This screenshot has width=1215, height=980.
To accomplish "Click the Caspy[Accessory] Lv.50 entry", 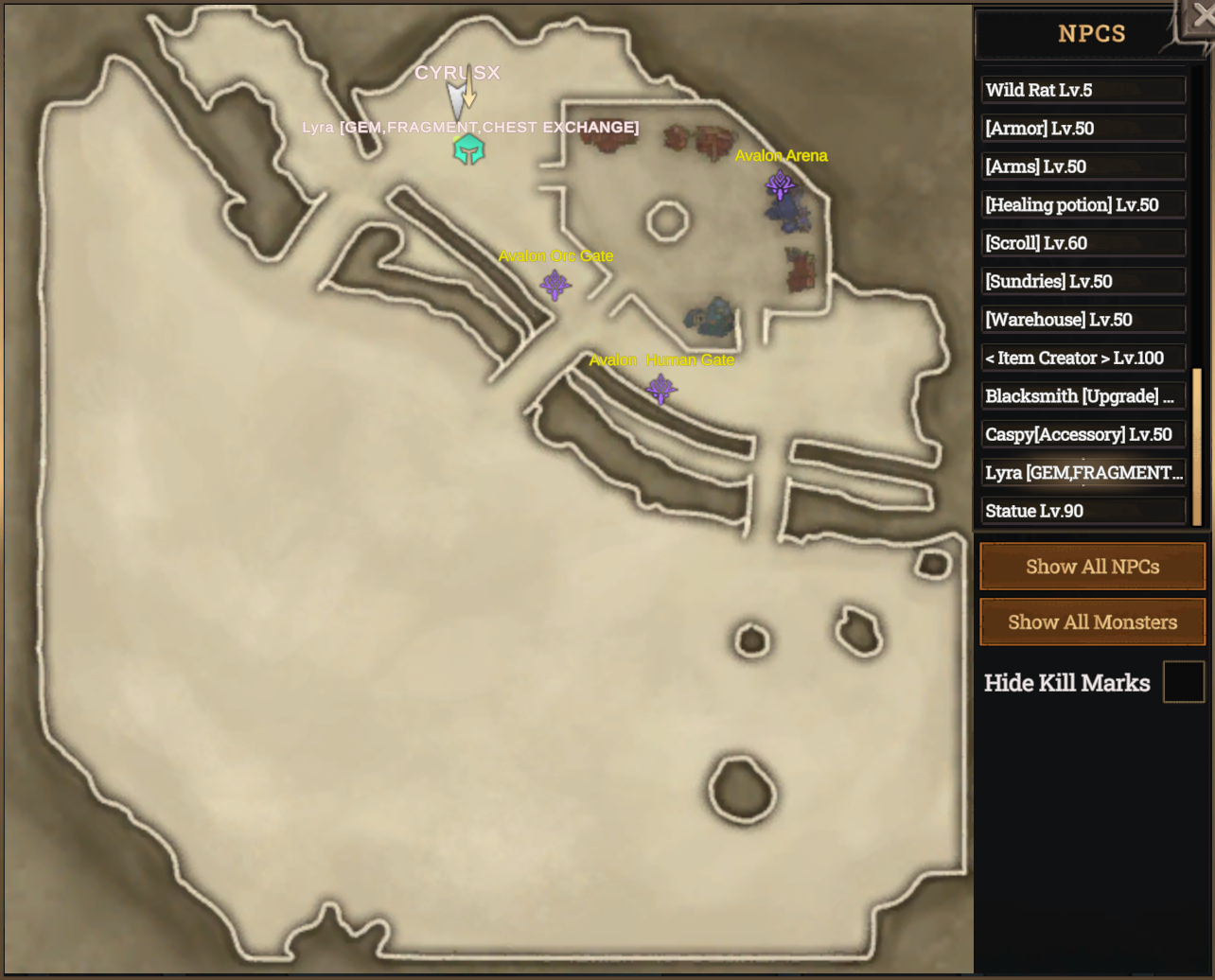I will click(x=1083, y=433).
